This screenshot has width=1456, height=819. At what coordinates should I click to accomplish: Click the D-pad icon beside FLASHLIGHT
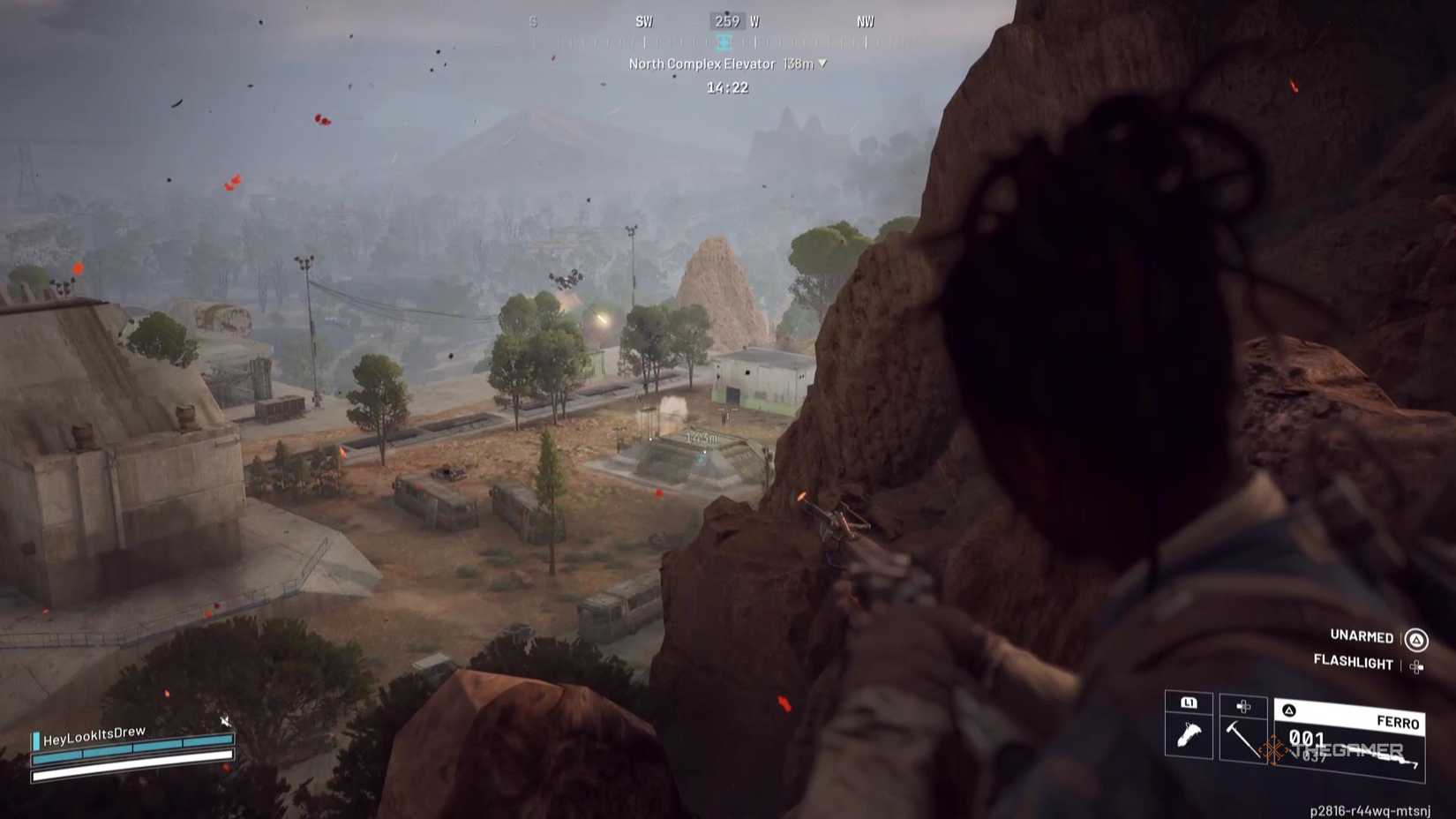[1415, 666]
